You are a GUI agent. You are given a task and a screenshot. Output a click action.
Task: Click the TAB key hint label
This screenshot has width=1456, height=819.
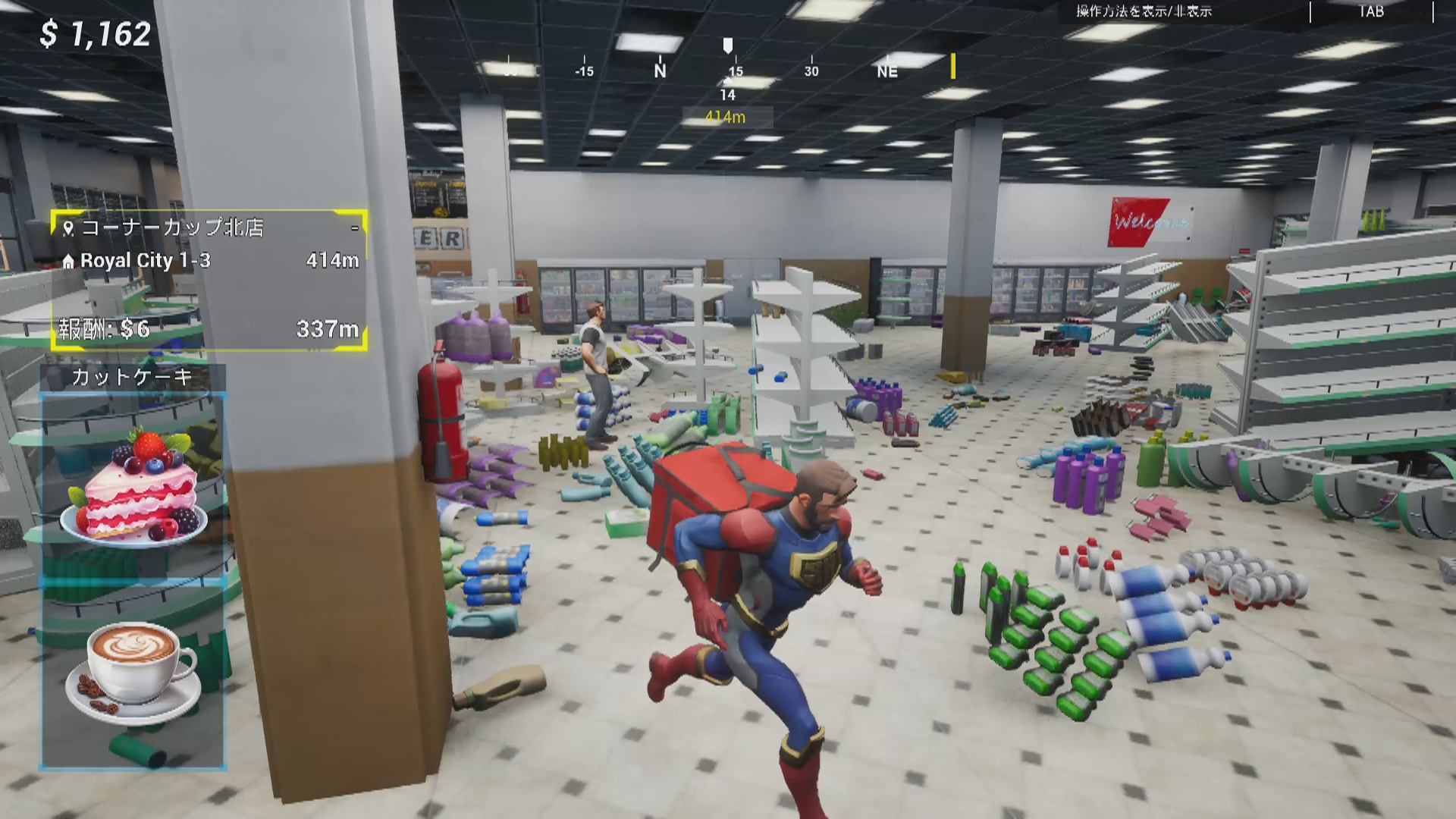(1371, 11)
